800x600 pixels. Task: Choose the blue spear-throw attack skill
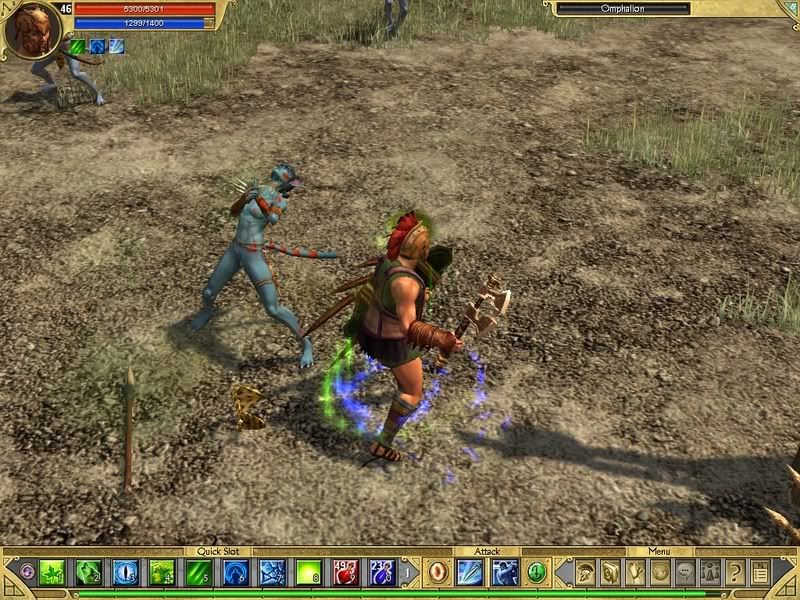tap(471, 572)
